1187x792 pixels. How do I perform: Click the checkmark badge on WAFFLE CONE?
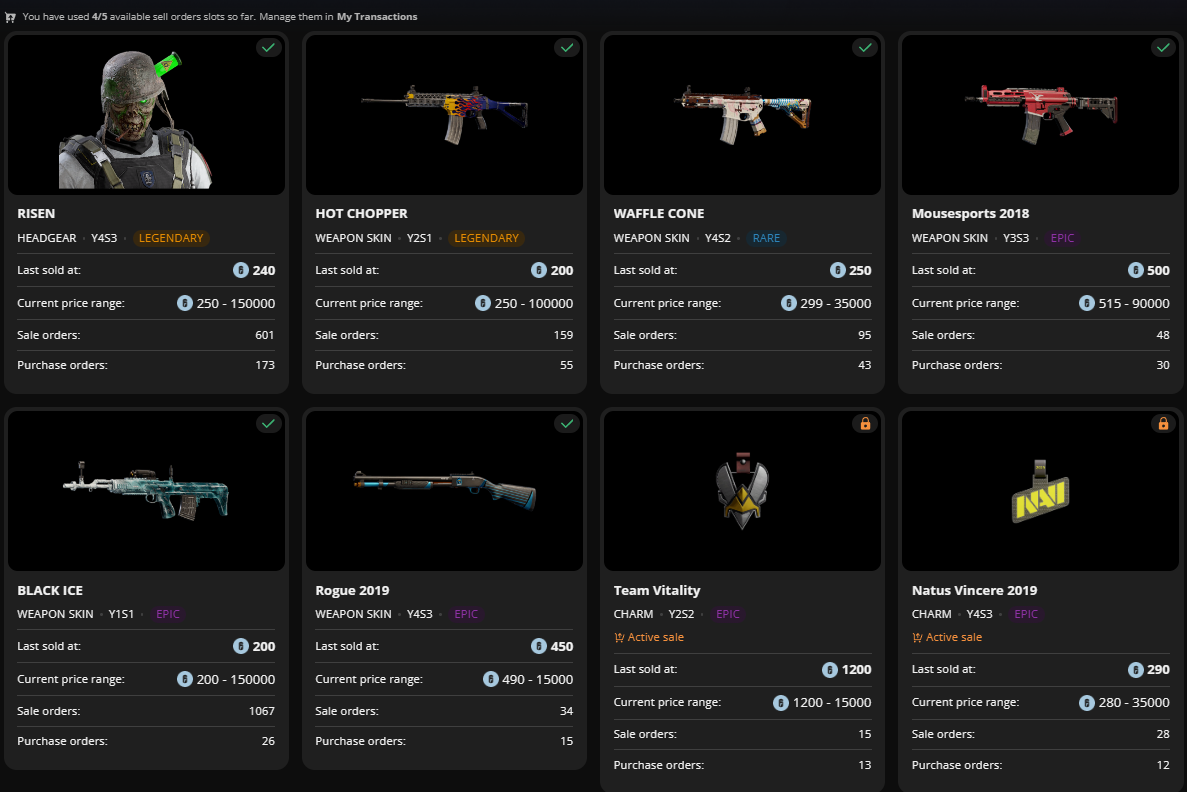pos(865,47)
